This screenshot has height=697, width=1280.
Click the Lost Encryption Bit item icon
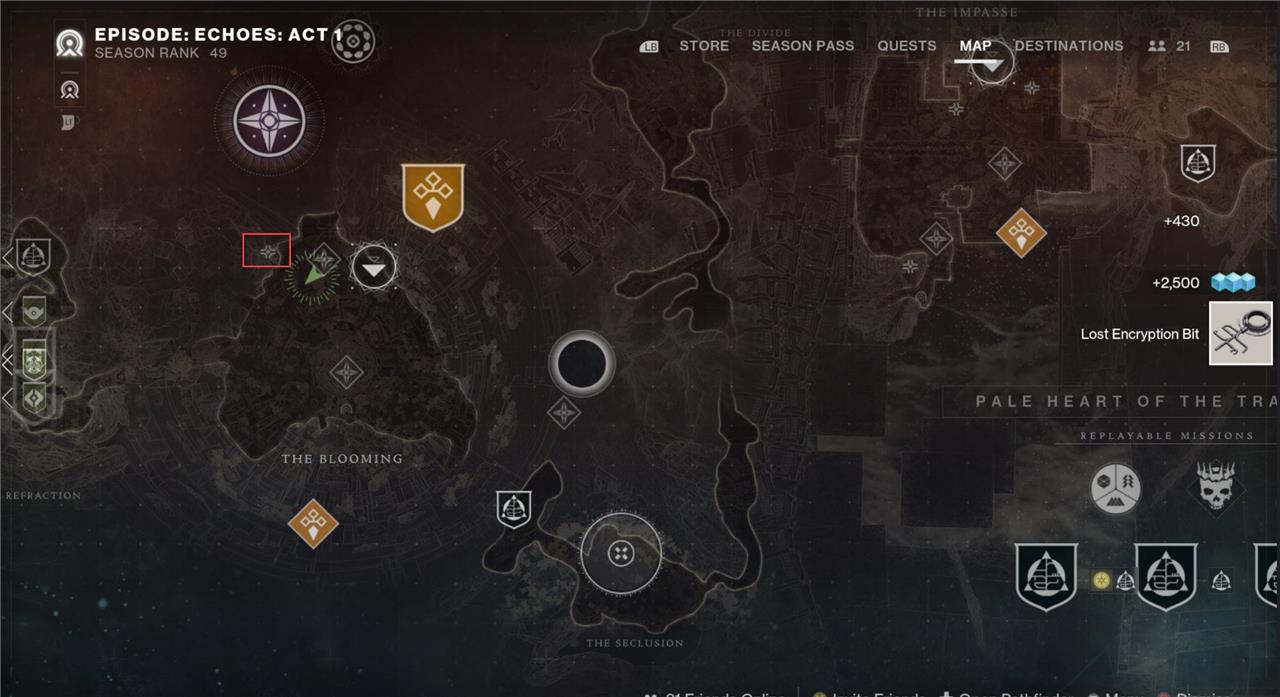(x=1240, y=334)
